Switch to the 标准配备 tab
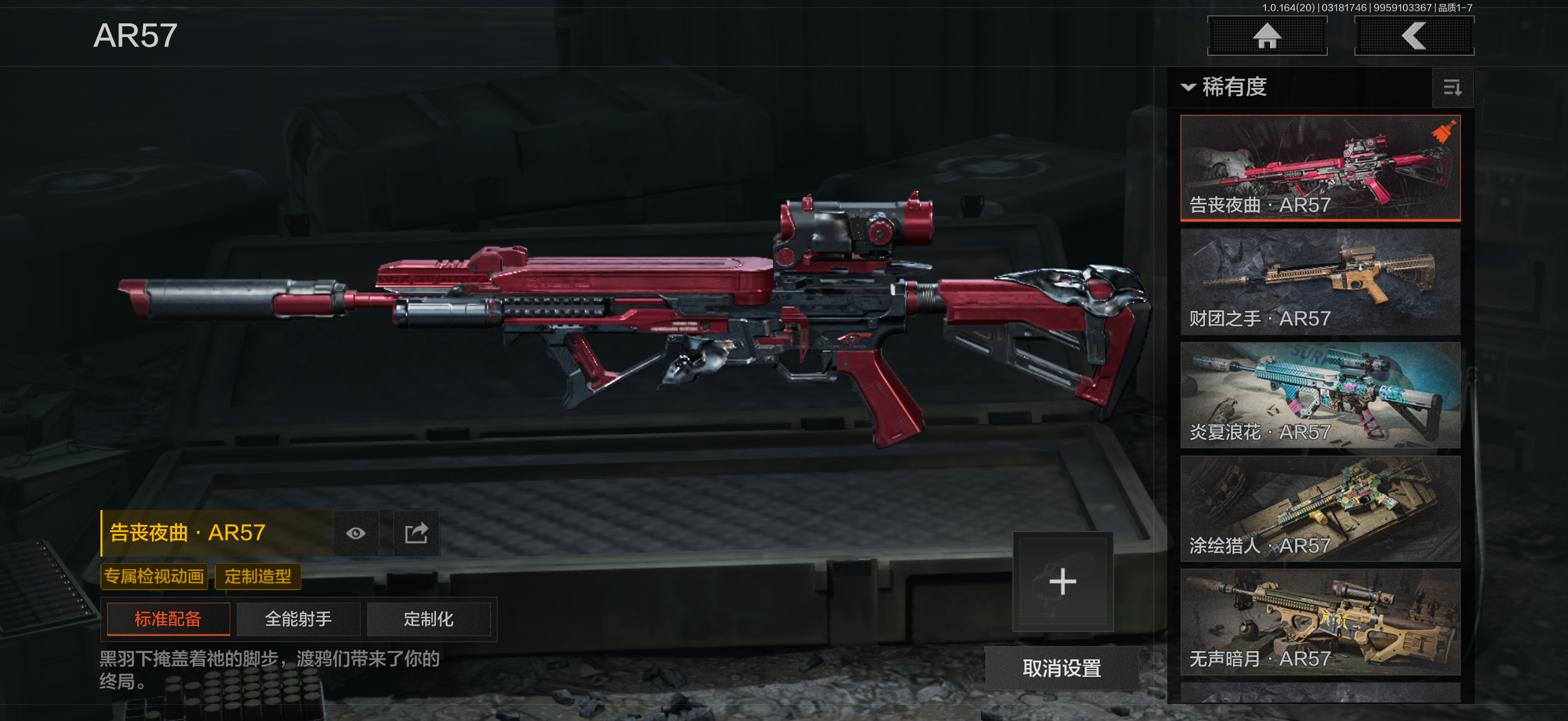This screenshot has height=721, width=1568. 168,619
